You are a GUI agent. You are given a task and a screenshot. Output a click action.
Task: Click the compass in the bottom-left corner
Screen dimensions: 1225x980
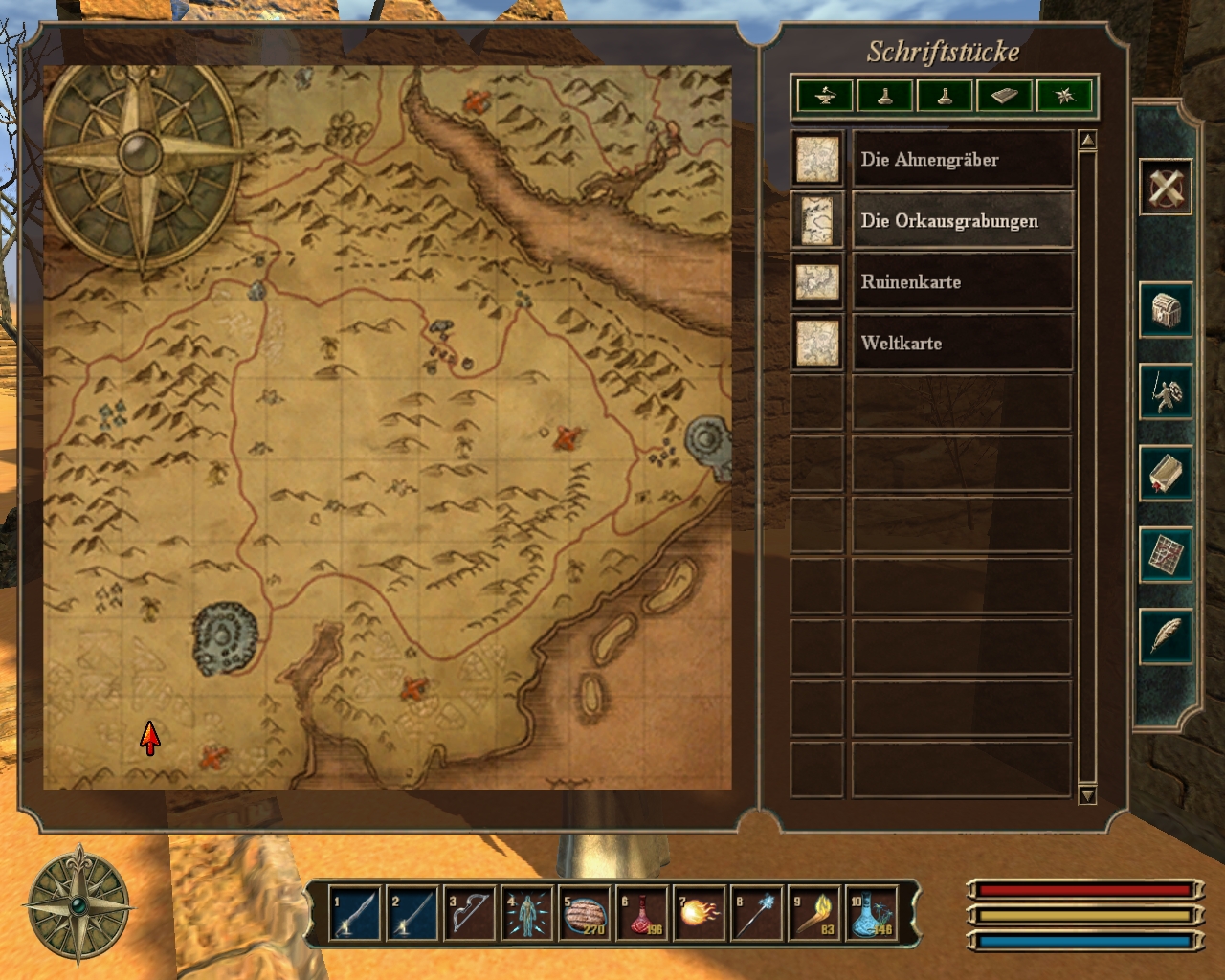click(78, 904)
